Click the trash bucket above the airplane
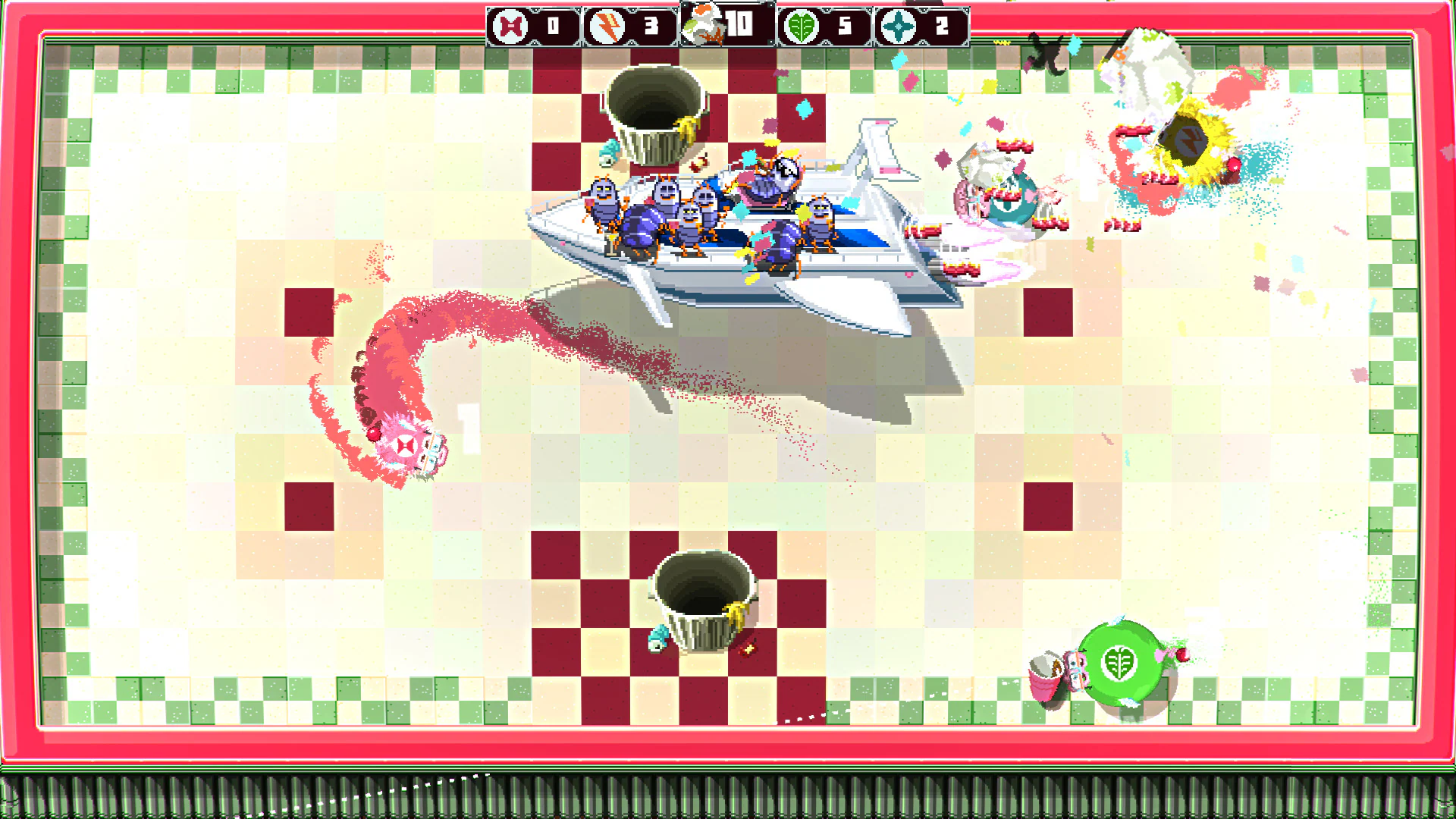1456x819 pixels. 656,110
